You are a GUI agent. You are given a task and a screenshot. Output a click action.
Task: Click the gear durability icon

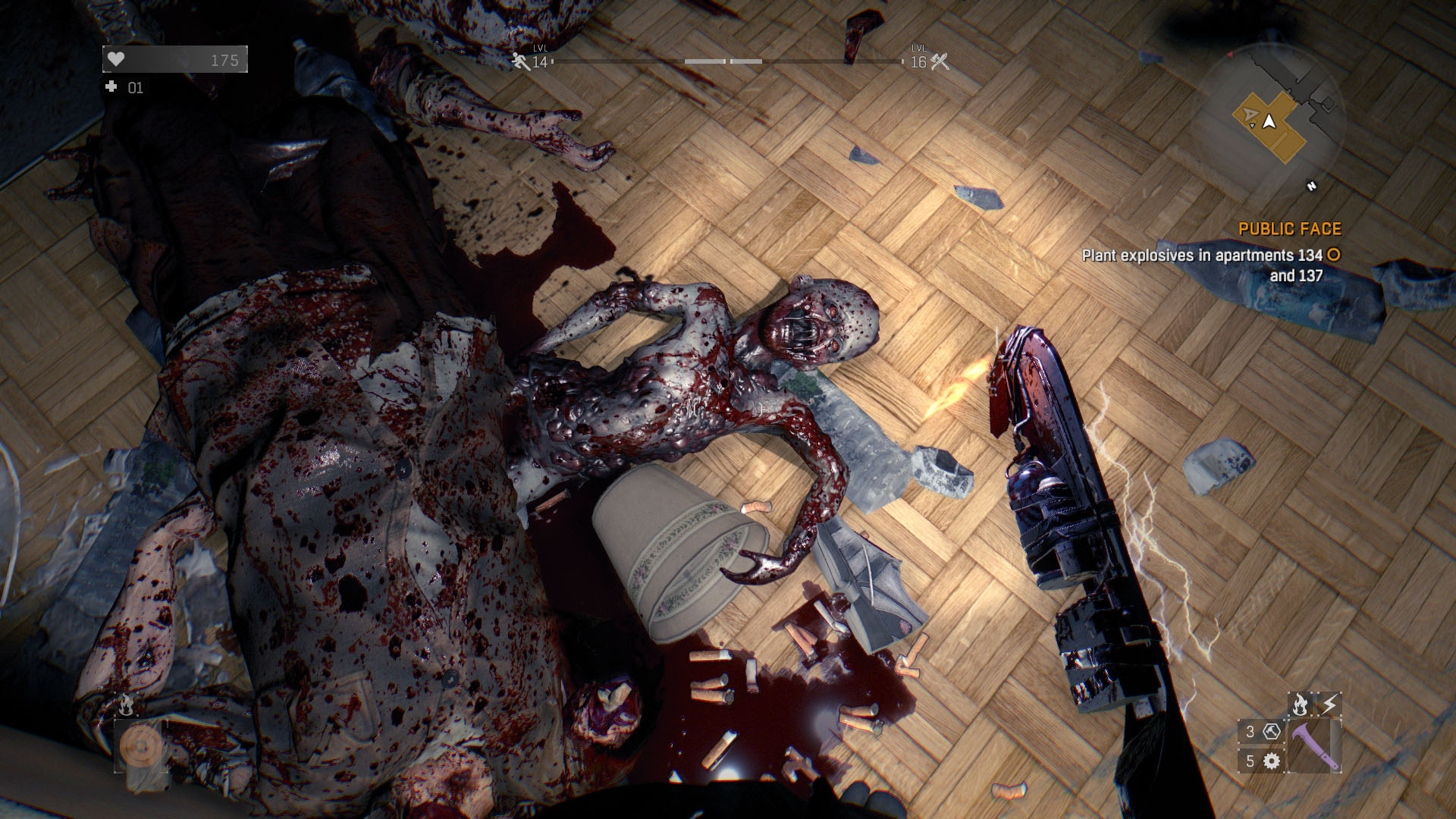coord(1272,761)
